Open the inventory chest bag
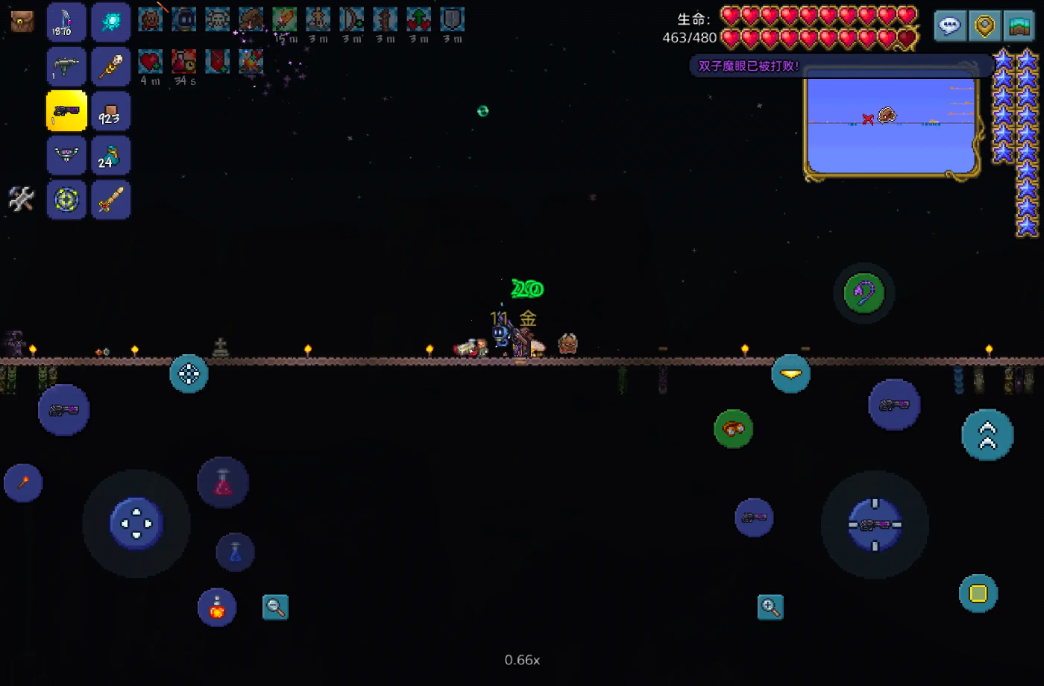This screenshot has height=686, width=1044. [x=22, y=22]
